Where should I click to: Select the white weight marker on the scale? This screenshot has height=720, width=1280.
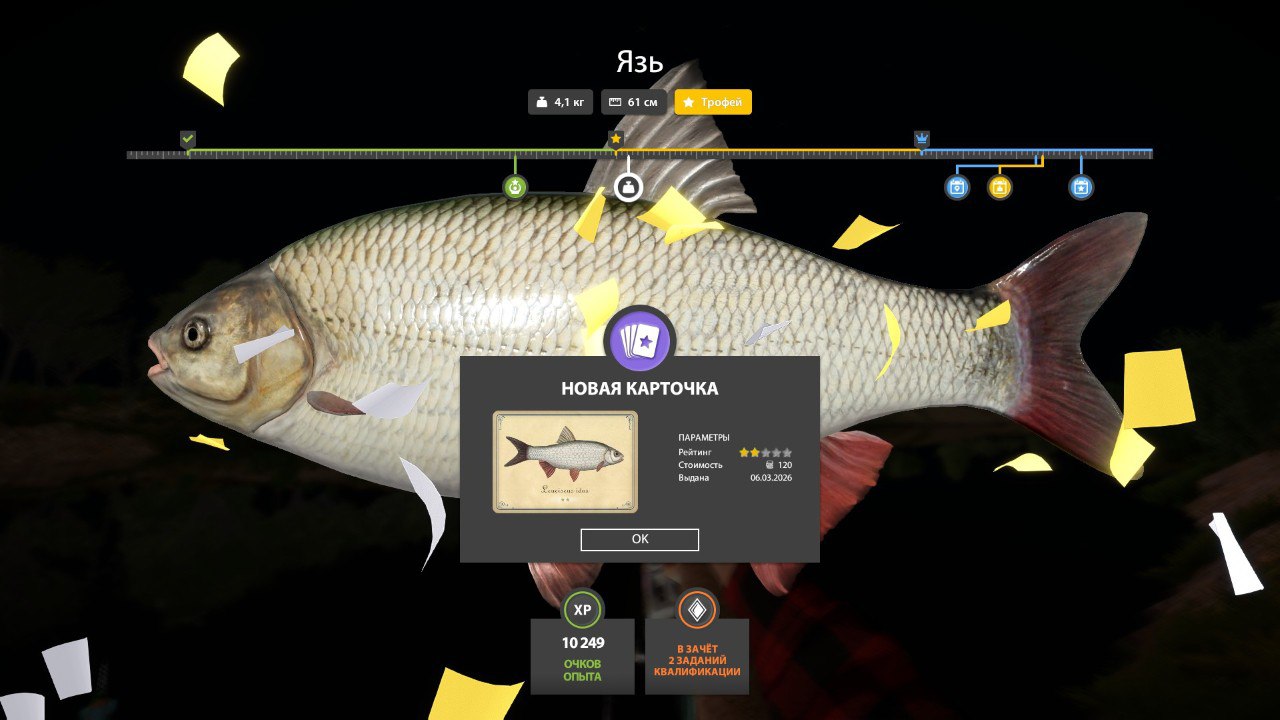point(628,187)
